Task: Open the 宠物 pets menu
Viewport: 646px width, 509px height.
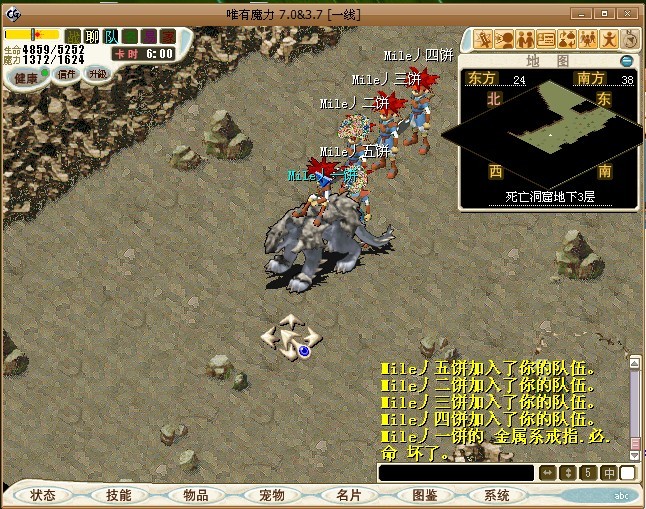Action: click(271, 495)
